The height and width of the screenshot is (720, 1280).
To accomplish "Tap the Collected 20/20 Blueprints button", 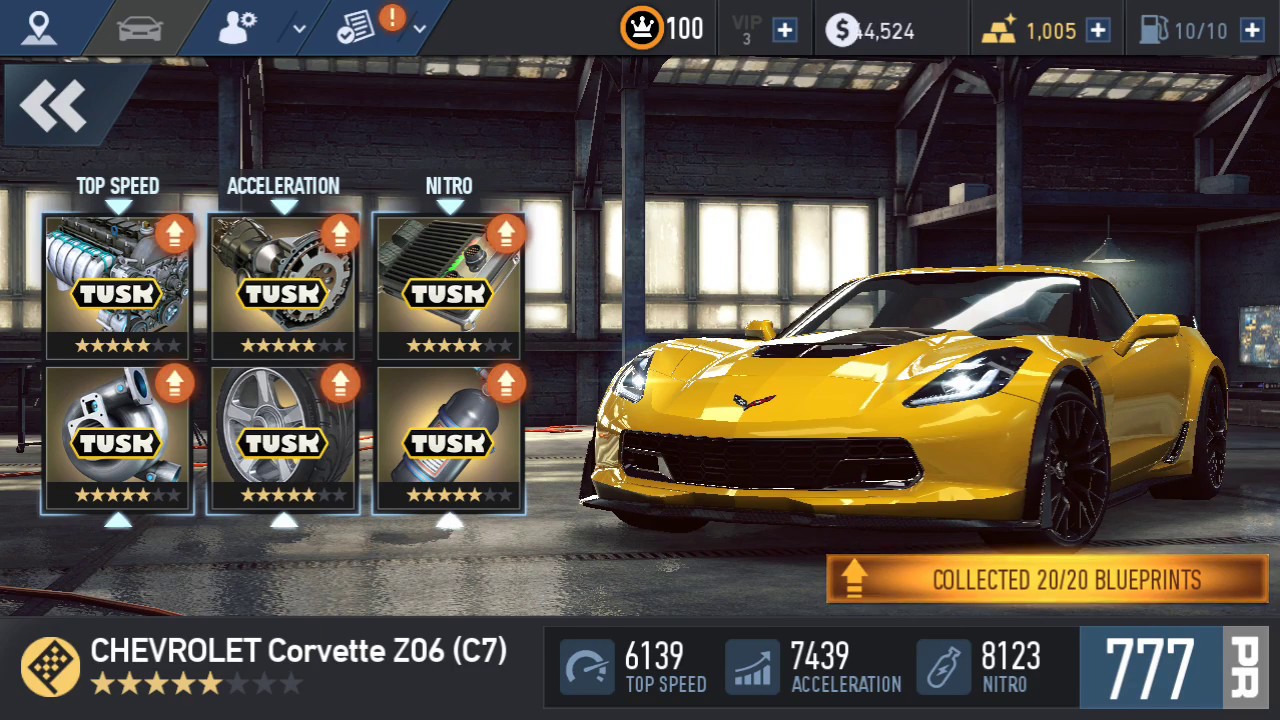I will click(x=1046, y=579).
